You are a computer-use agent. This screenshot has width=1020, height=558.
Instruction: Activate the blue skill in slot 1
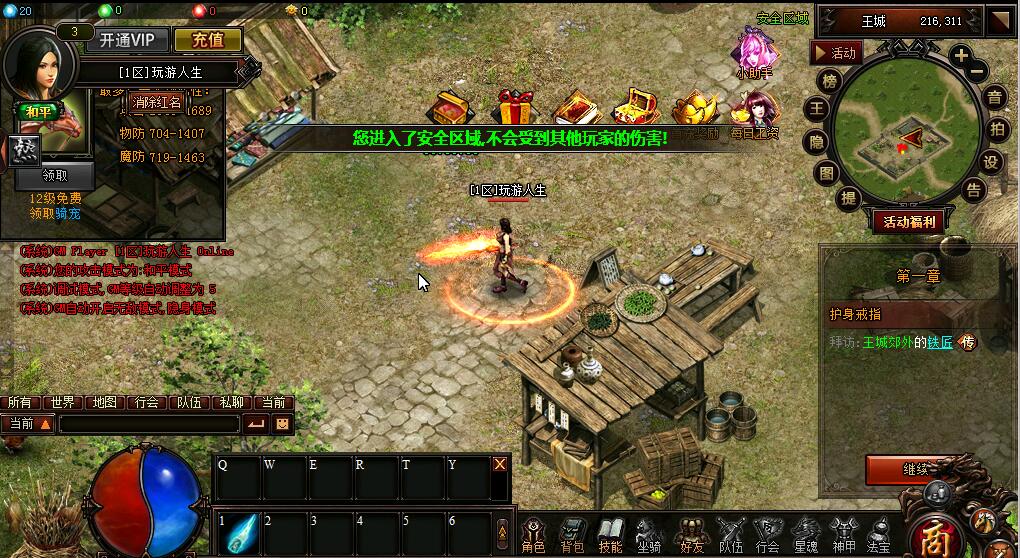click(x=239, y=532)
